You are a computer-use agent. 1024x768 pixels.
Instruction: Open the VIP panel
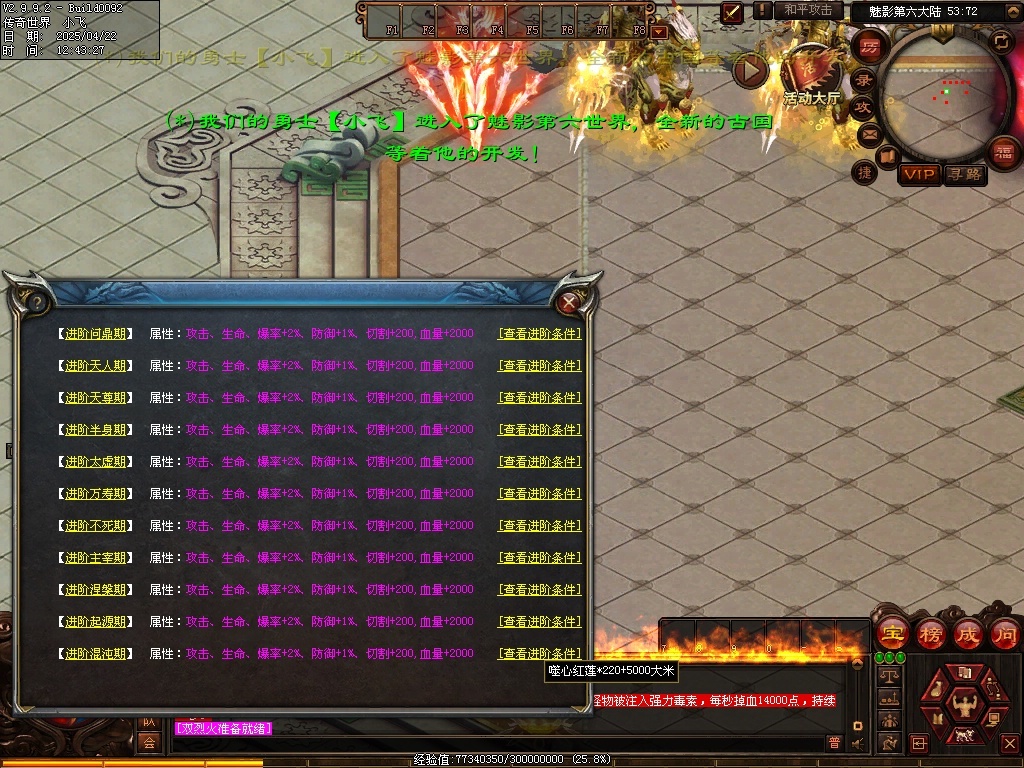click(x=919, y=175)
